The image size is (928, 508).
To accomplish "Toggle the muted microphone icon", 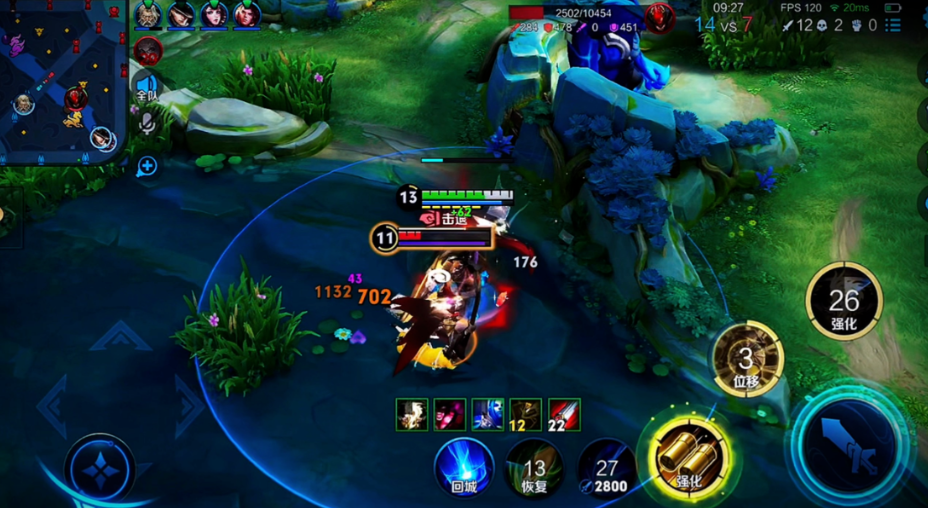I will tap(147, 123).
